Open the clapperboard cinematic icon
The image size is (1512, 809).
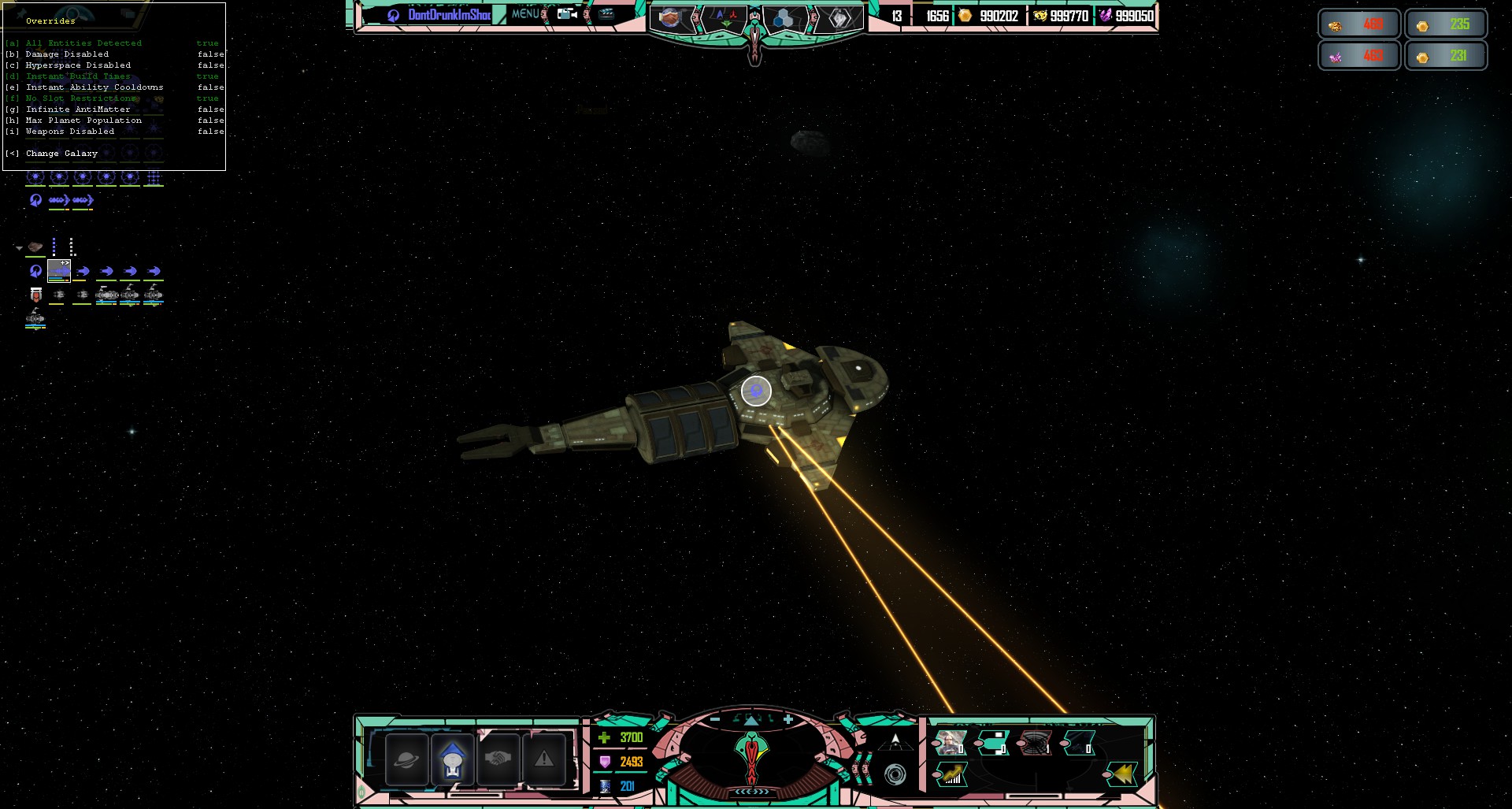[x=606, y=14]
